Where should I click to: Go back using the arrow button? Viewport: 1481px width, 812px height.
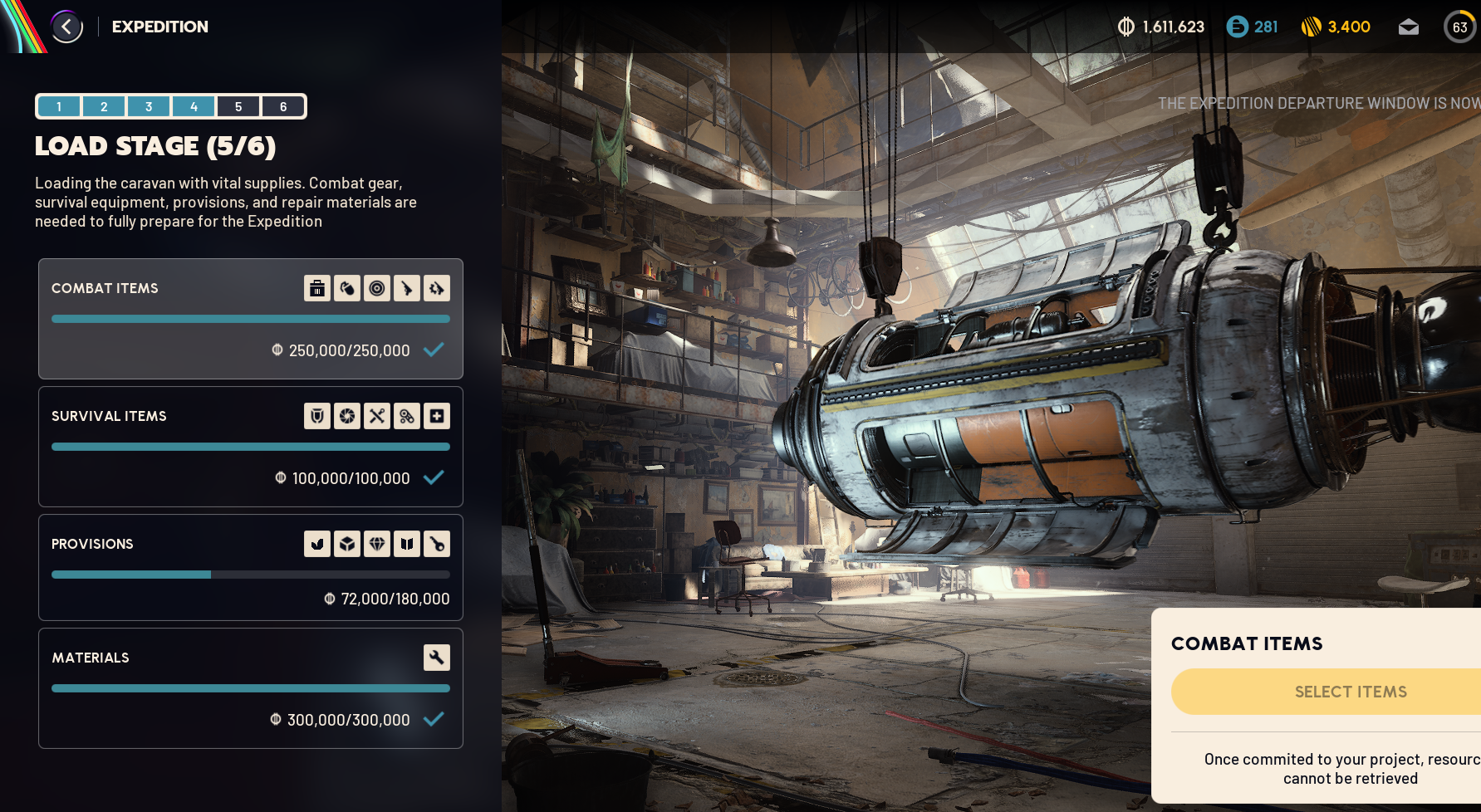pyautogui.click(x=66, y=27)
